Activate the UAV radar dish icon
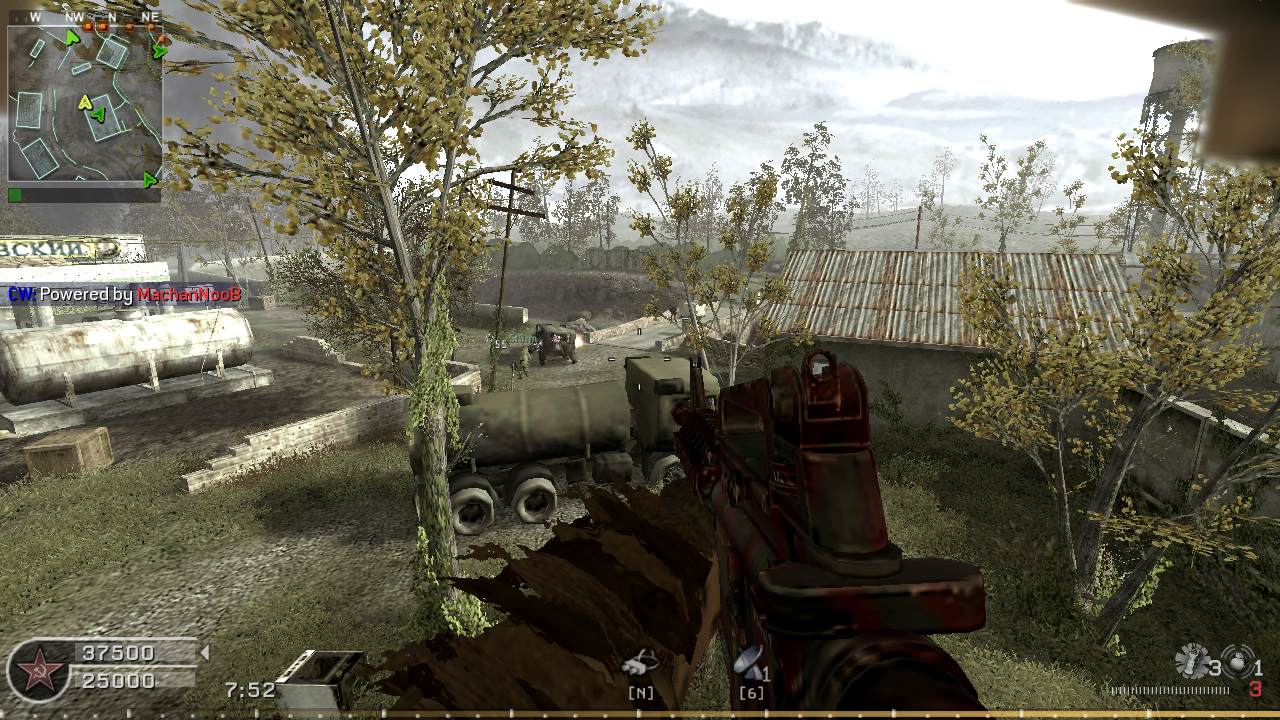The height and width of the screenshot is (720, 1280). coord(747,661)
